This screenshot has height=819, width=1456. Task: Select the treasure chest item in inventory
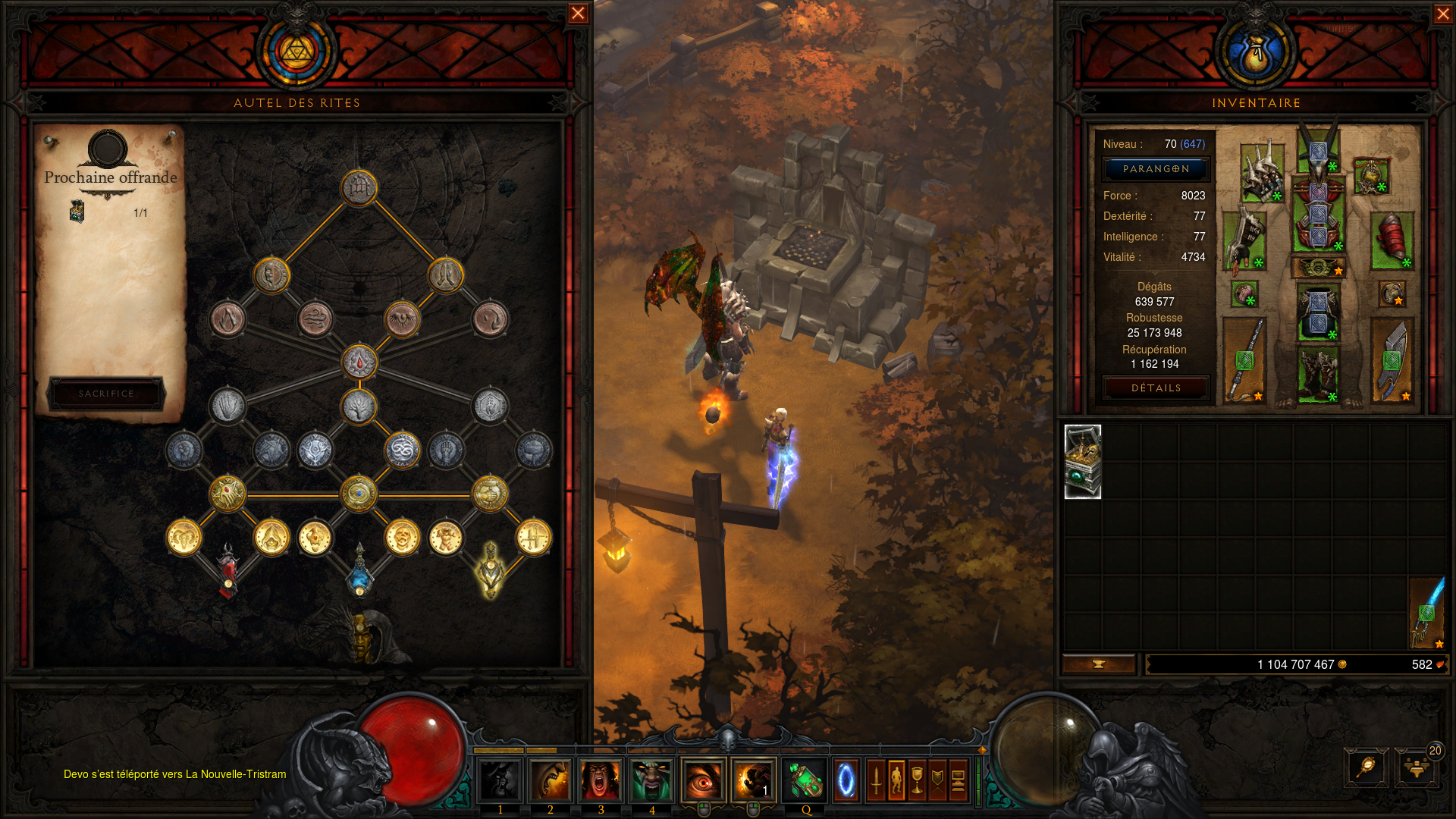tap(1083, 462)
